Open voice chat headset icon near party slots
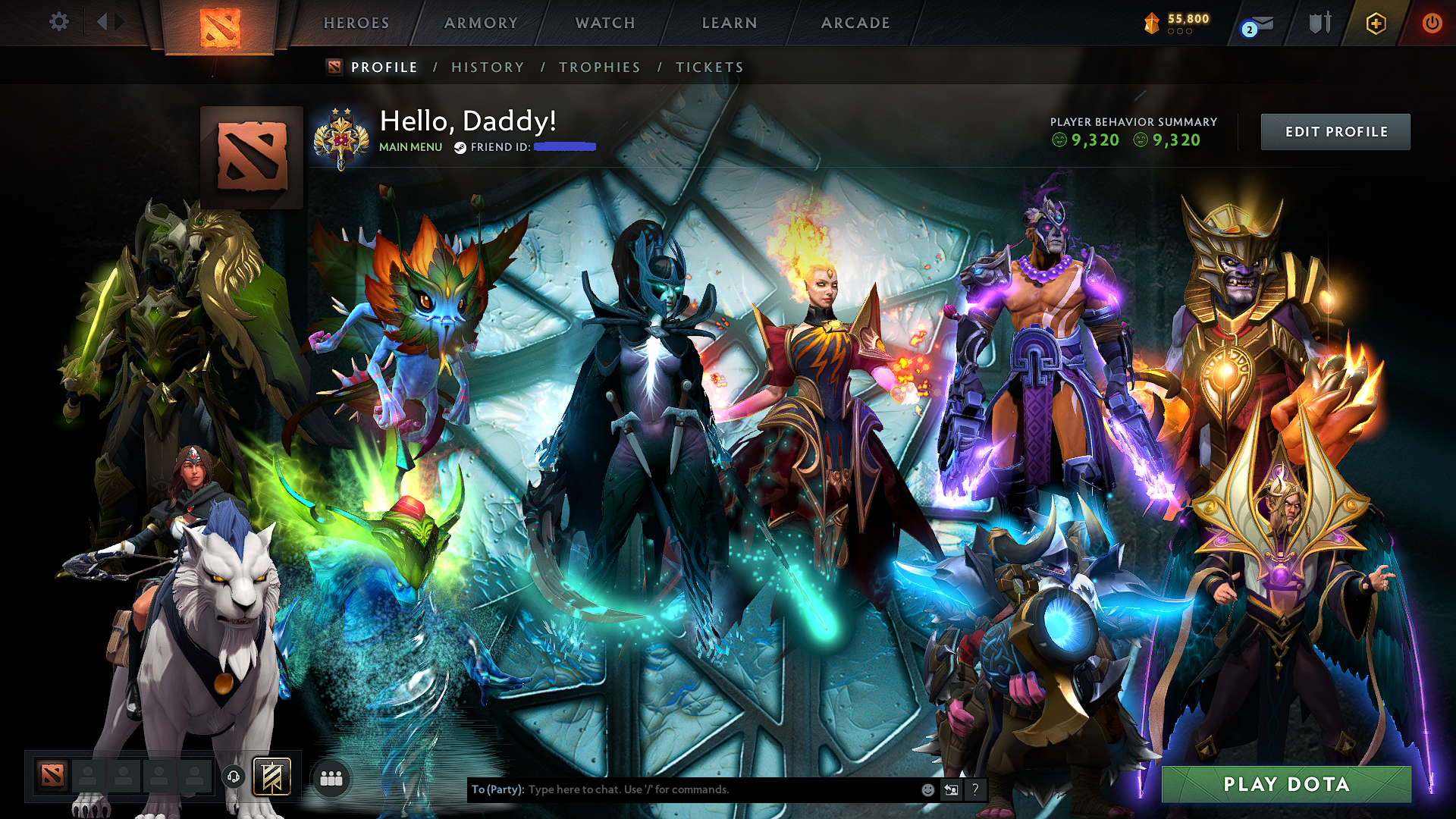The height and width of the screenshot is (819, 1456). pyautogui.click(x=234, y=777)
